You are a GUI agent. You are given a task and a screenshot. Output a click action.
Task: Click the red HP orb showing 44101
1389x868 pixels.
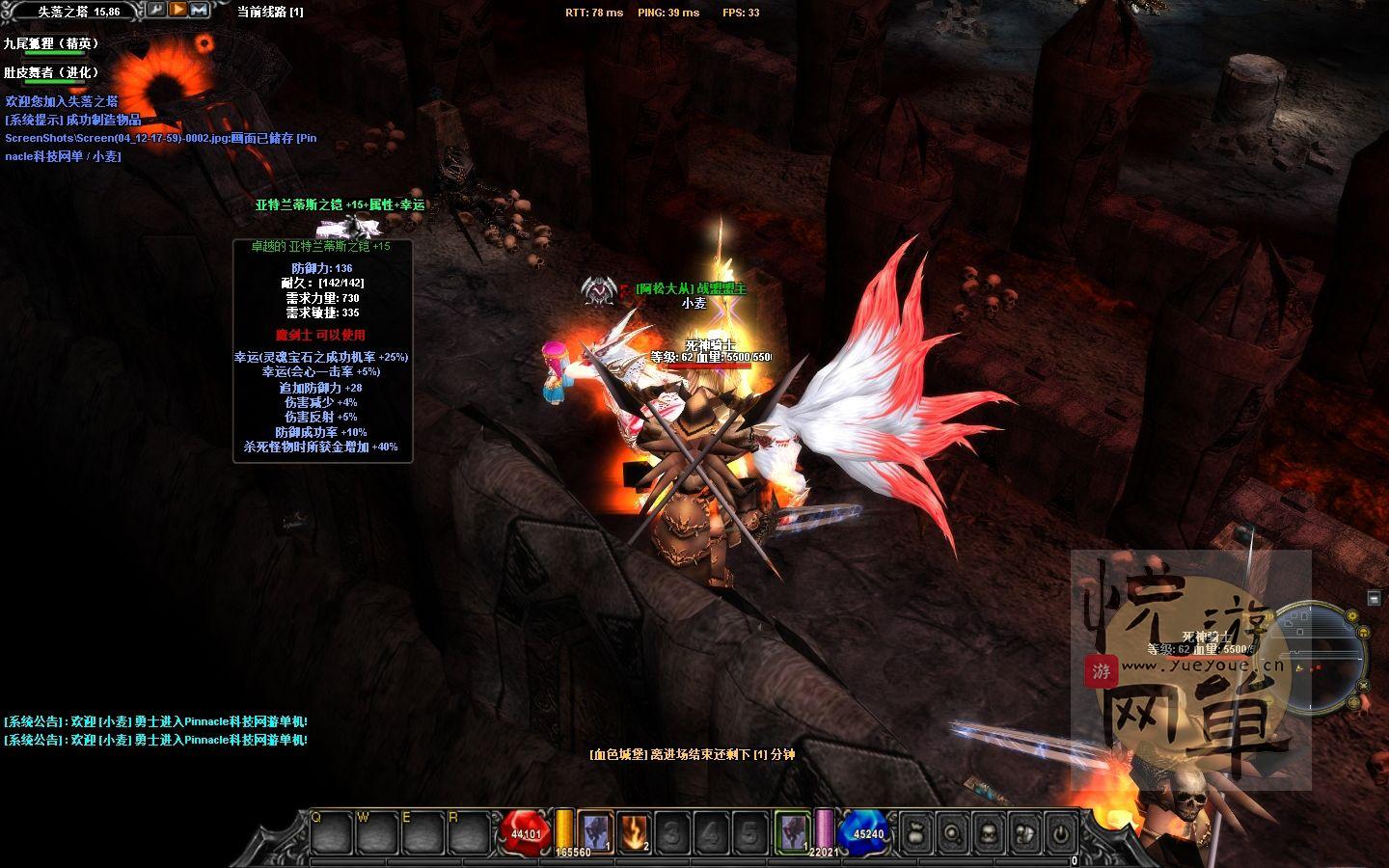[x=524, y=830]
